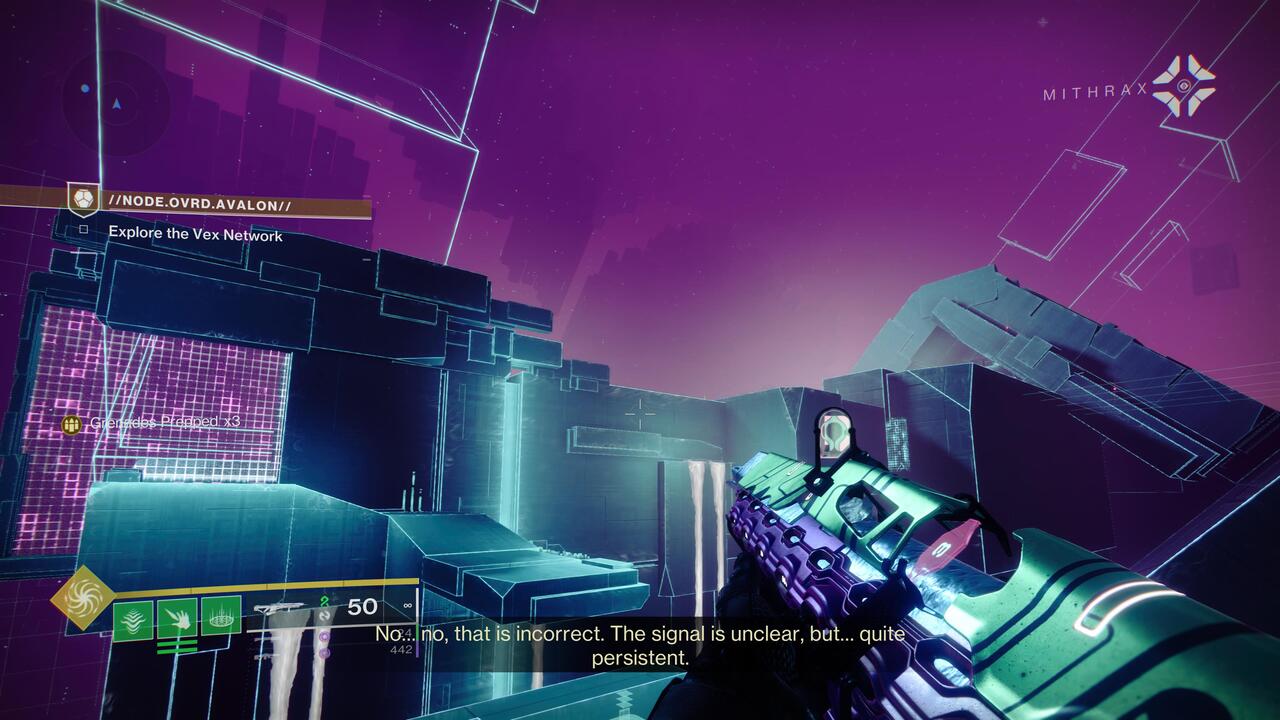The height and width of the screenshot is (720, 1280).
Task: Check the Explore the Vex Network objective box
Action: [x=84, y=230]
